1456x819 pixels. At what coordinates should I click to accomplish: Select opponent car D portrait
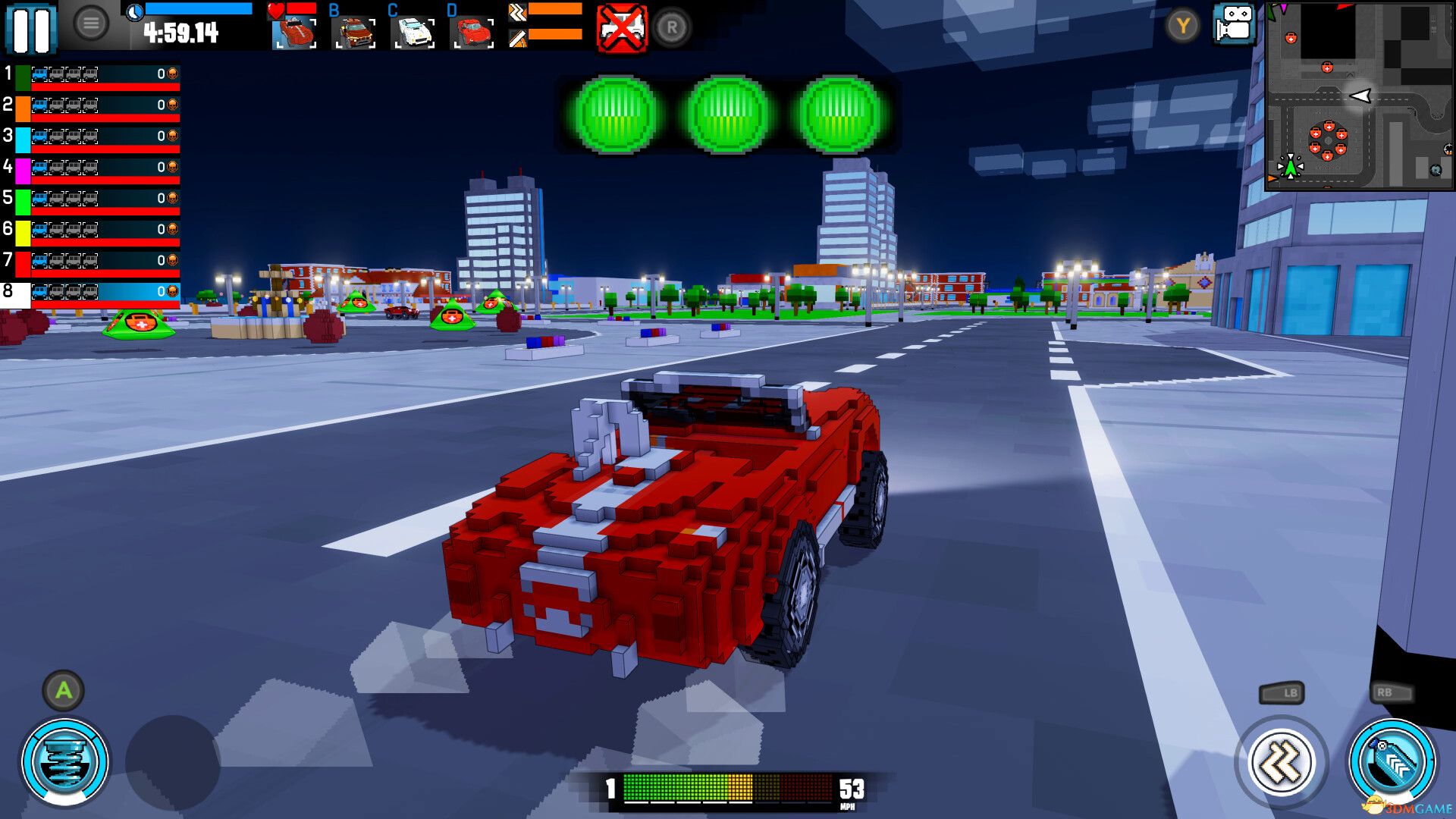(471, 33)
